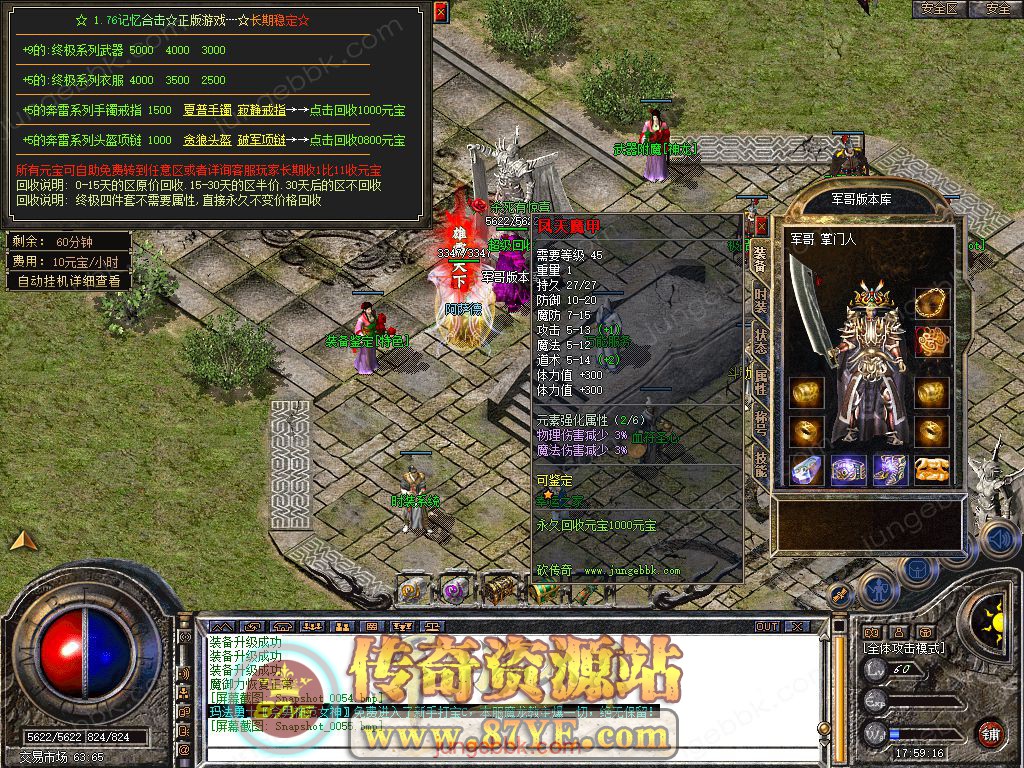Open the red 铺 shop button

pos(990,733)
